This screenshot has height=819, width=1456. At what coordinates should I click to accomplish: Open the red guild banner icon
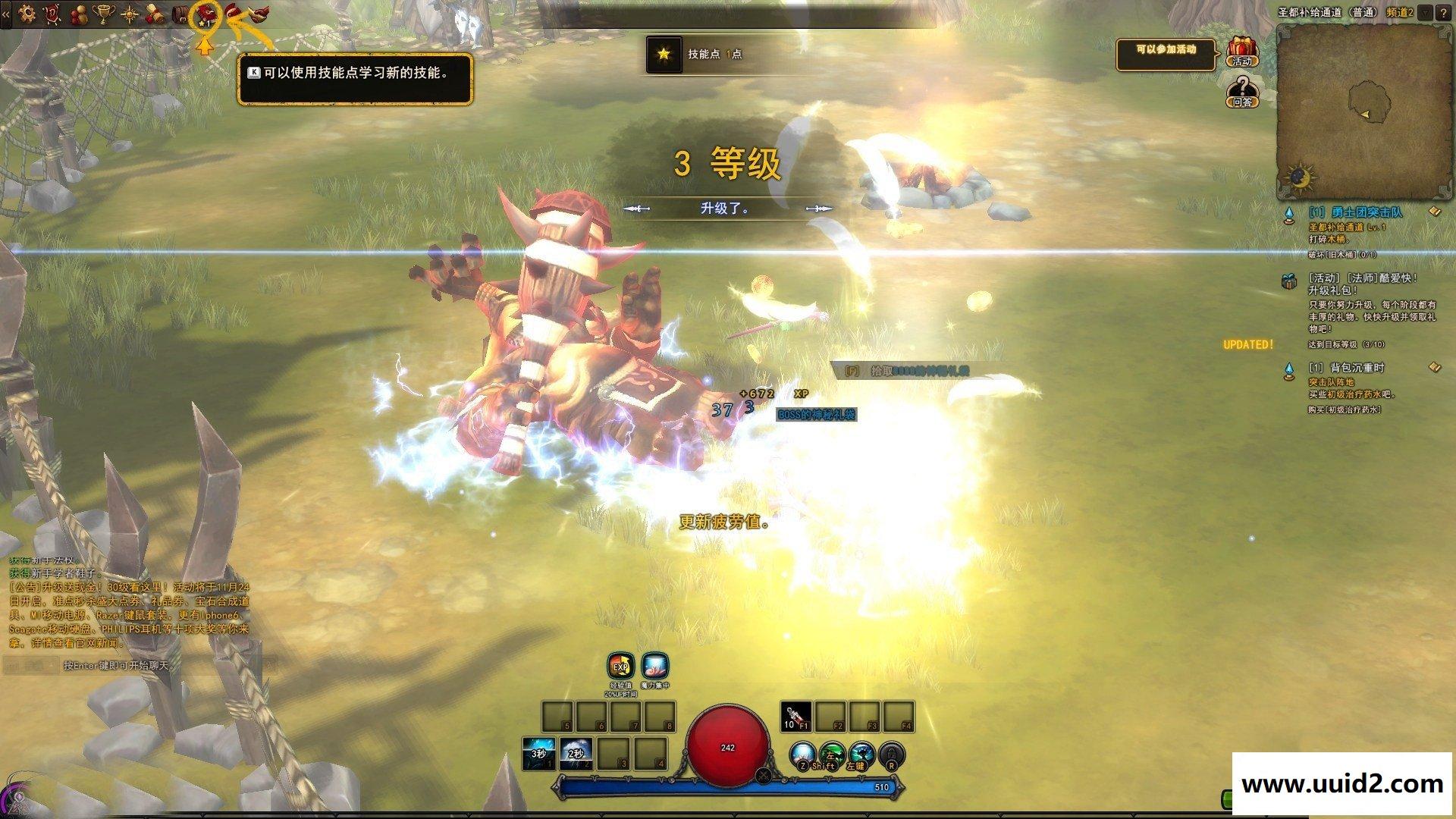point(52,13)
